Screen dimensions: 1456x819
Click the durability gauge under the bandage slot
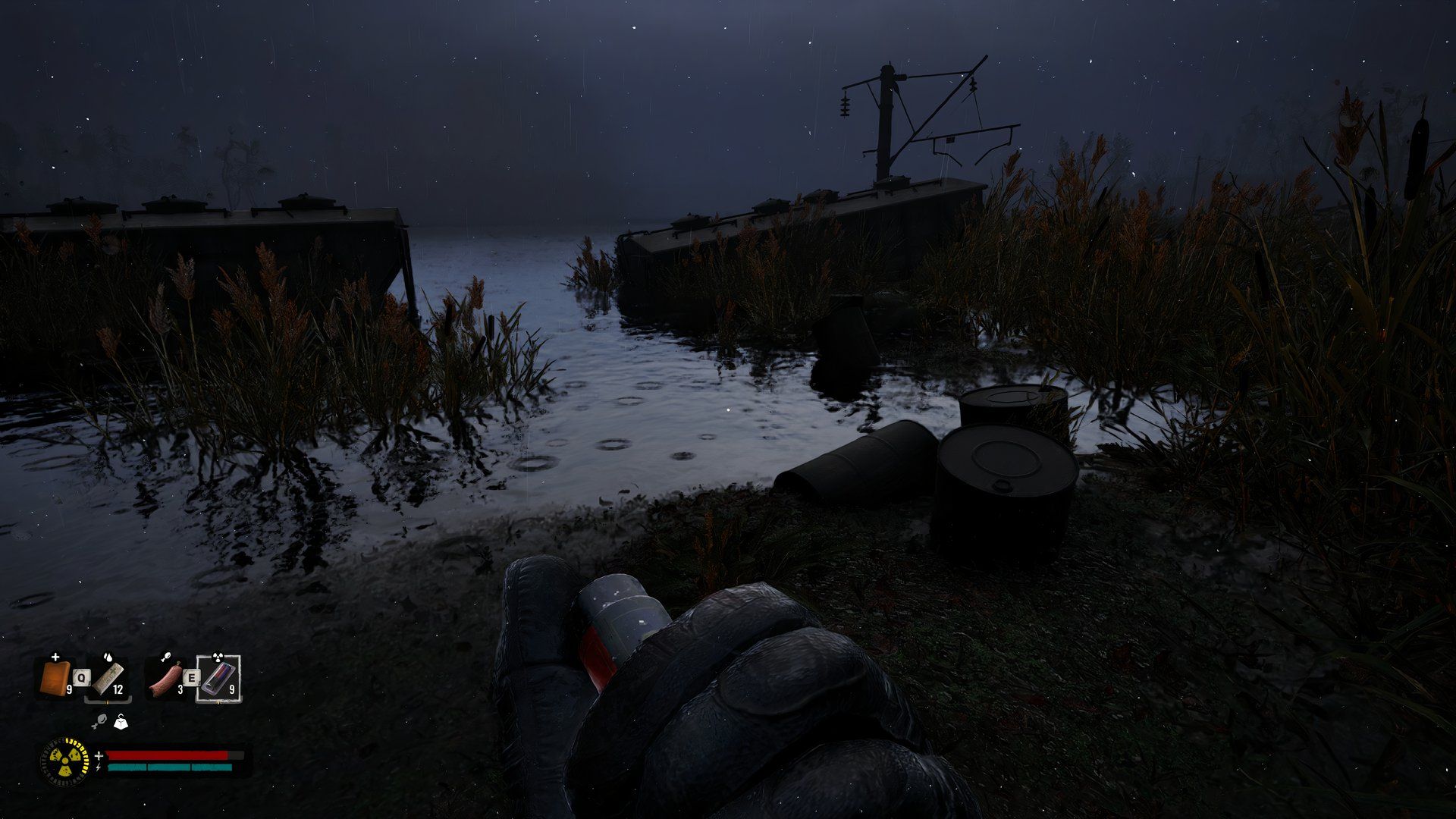pyautogui.click(x=108, y=701)
